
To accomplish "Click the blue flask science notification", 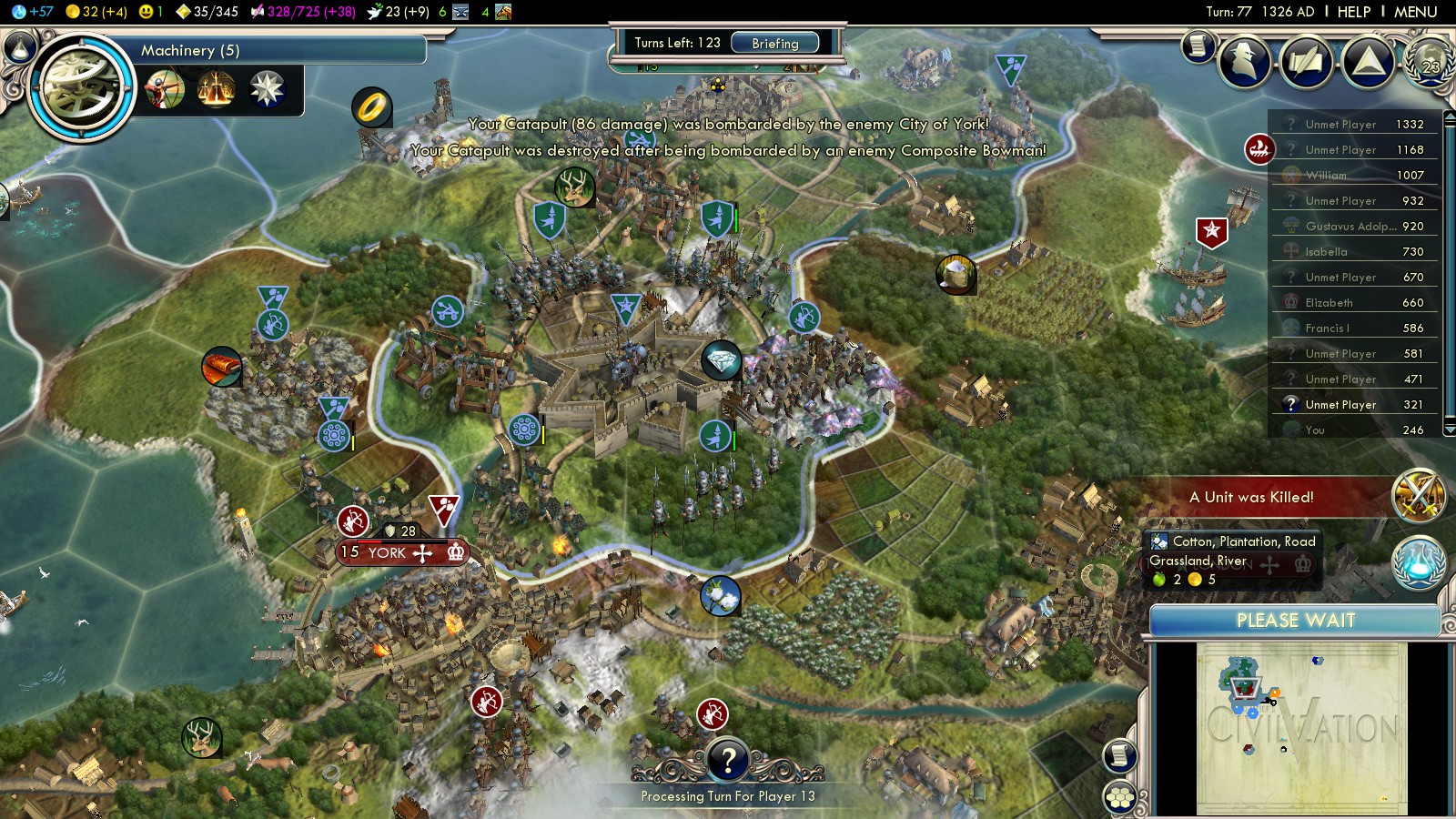I will click(1419, 561).
